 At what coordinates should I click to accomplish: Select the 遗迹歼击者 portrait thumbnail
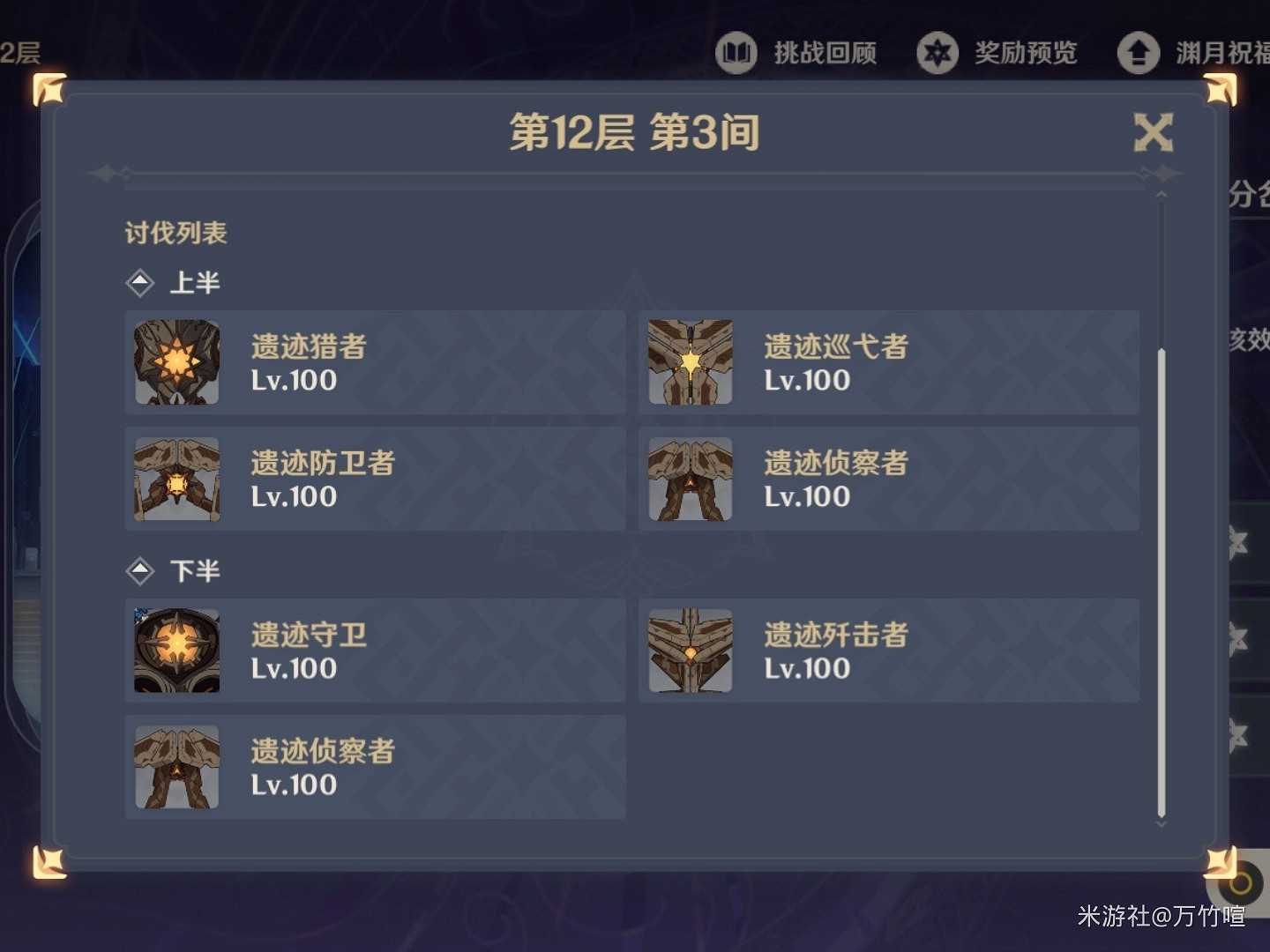[690, 651]
